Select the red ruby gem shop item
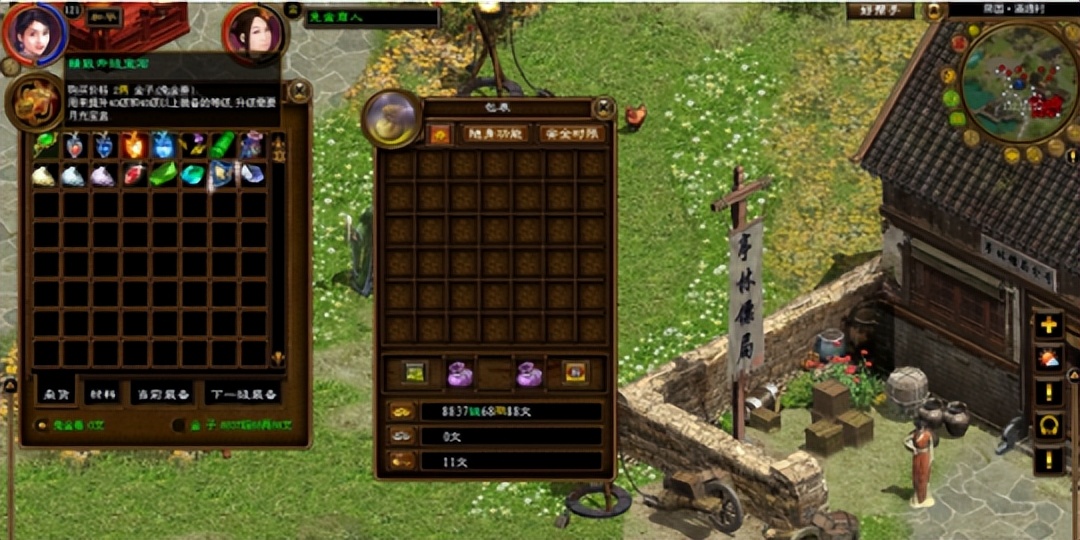 134,175
